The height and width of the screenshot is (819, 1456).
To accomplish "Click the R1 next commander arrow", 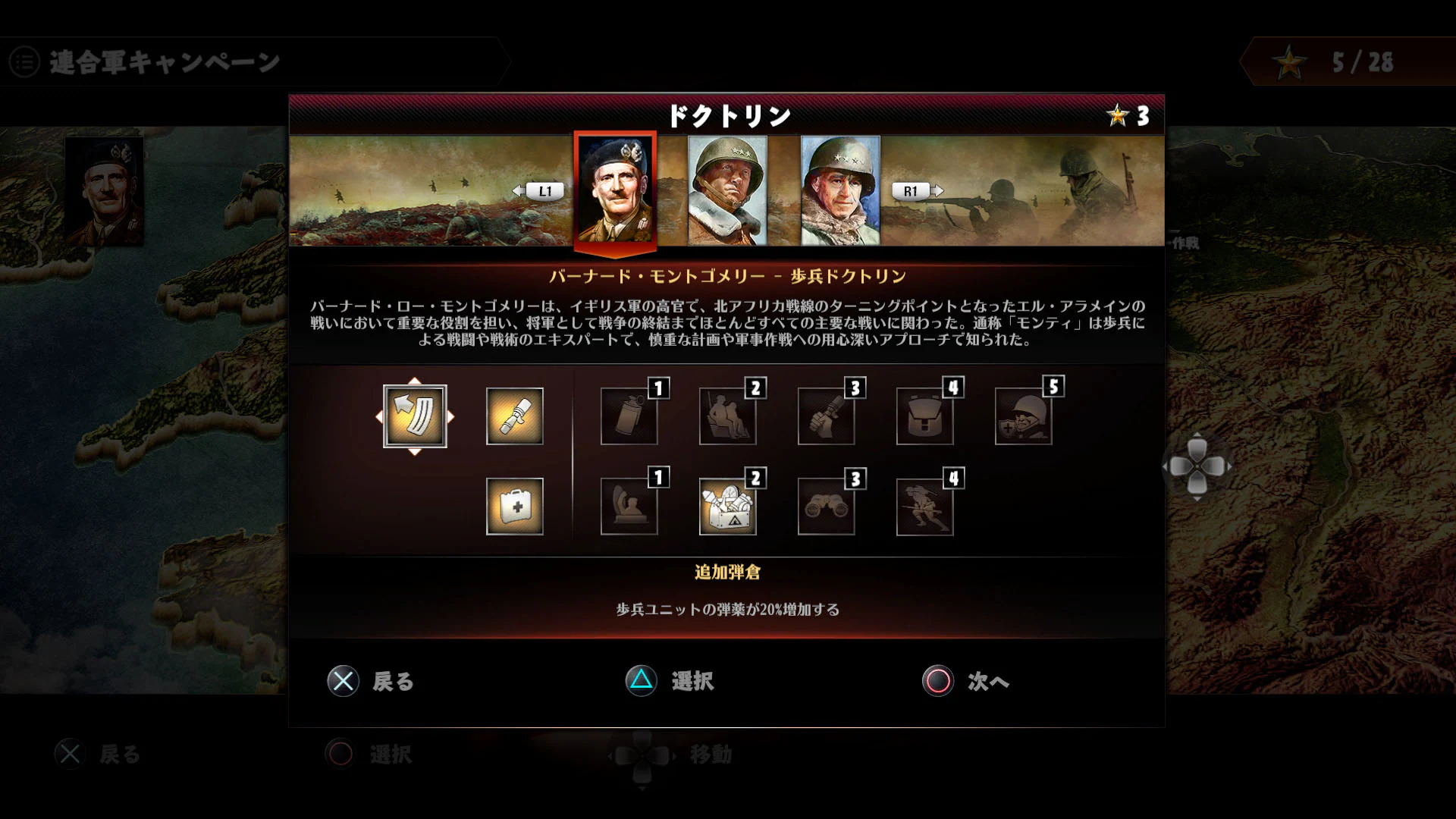I will click(x=912, y=191).
